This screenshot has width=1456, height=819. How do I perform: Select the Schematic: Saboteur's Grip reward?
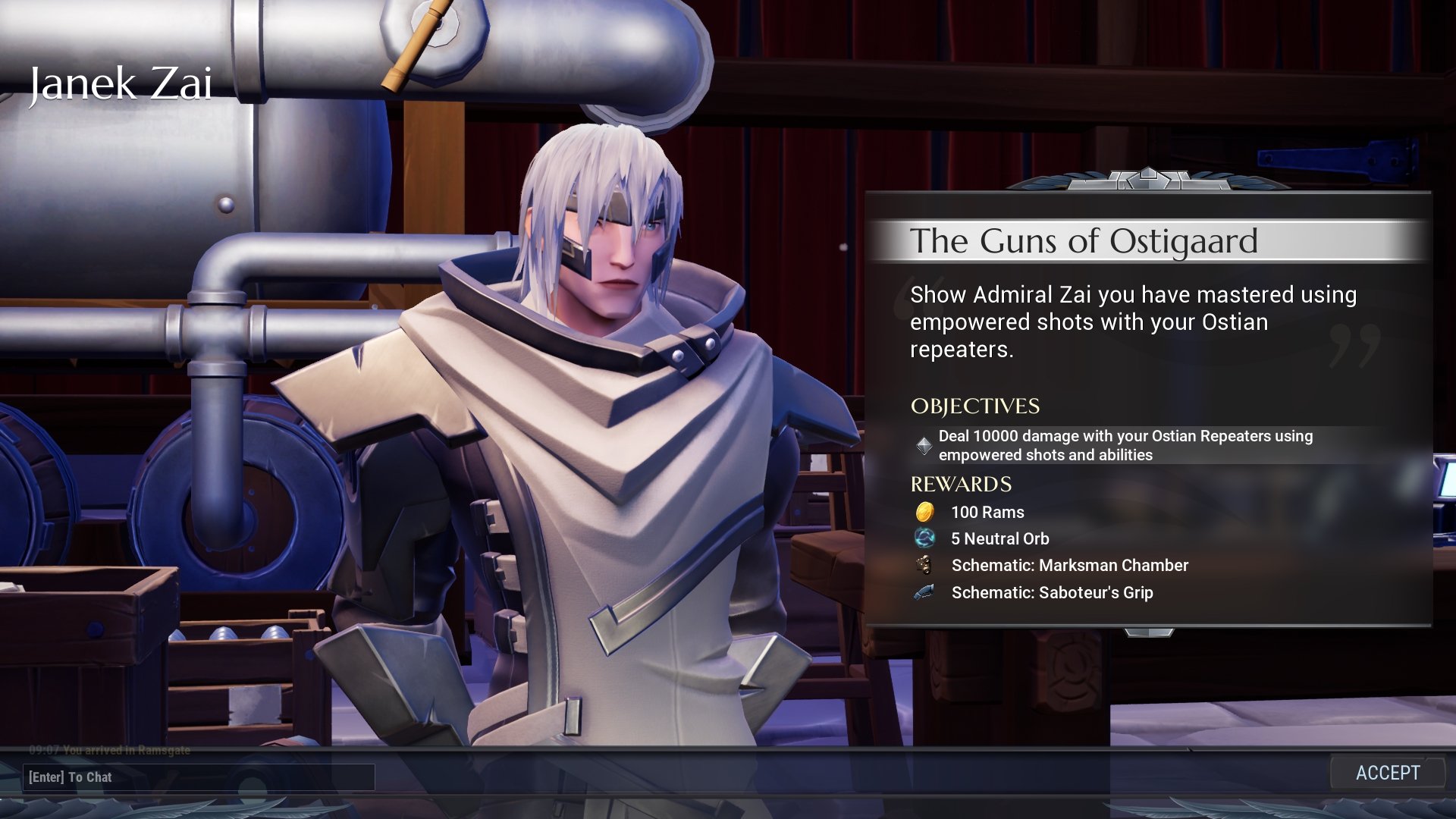tap(1052, 592)
